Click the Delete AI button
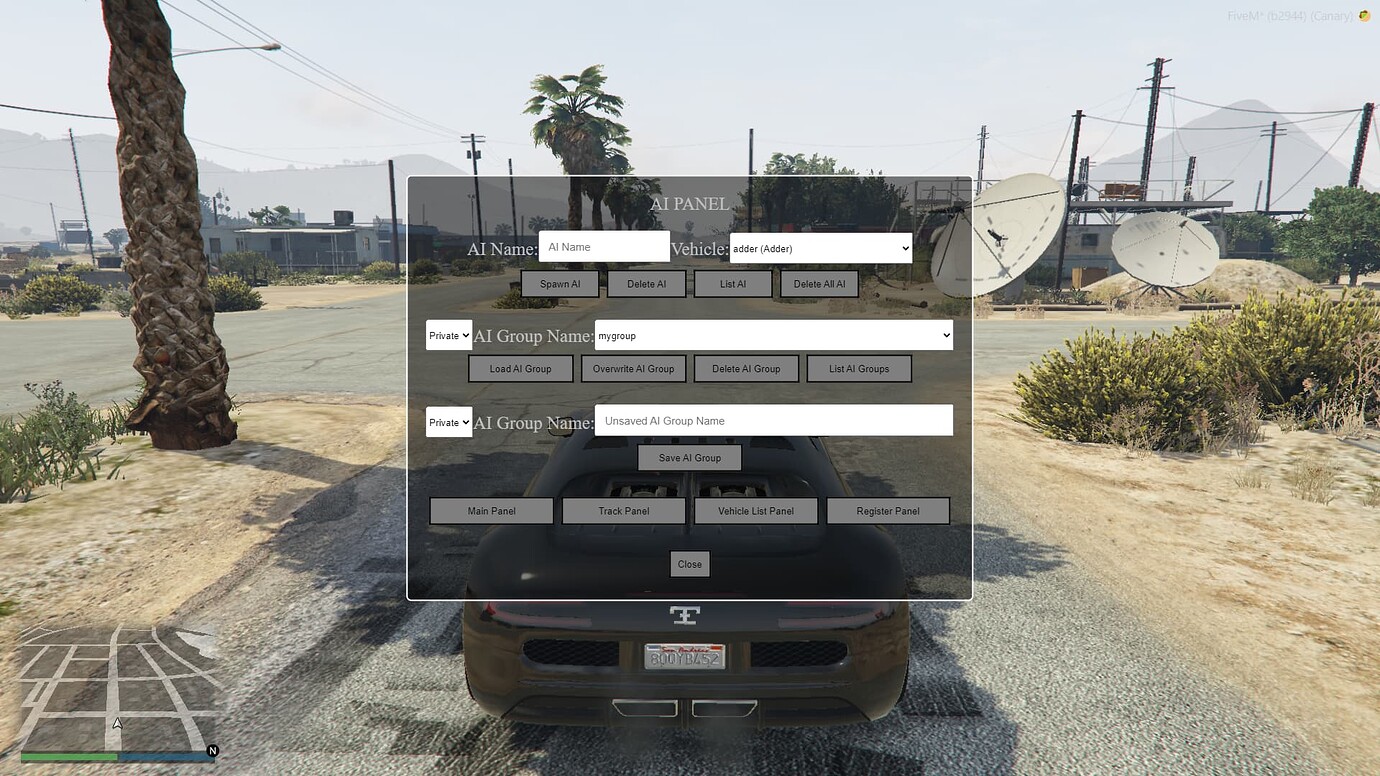The width and height of the screenshot is (1380, 776). (x=646, y=283)
